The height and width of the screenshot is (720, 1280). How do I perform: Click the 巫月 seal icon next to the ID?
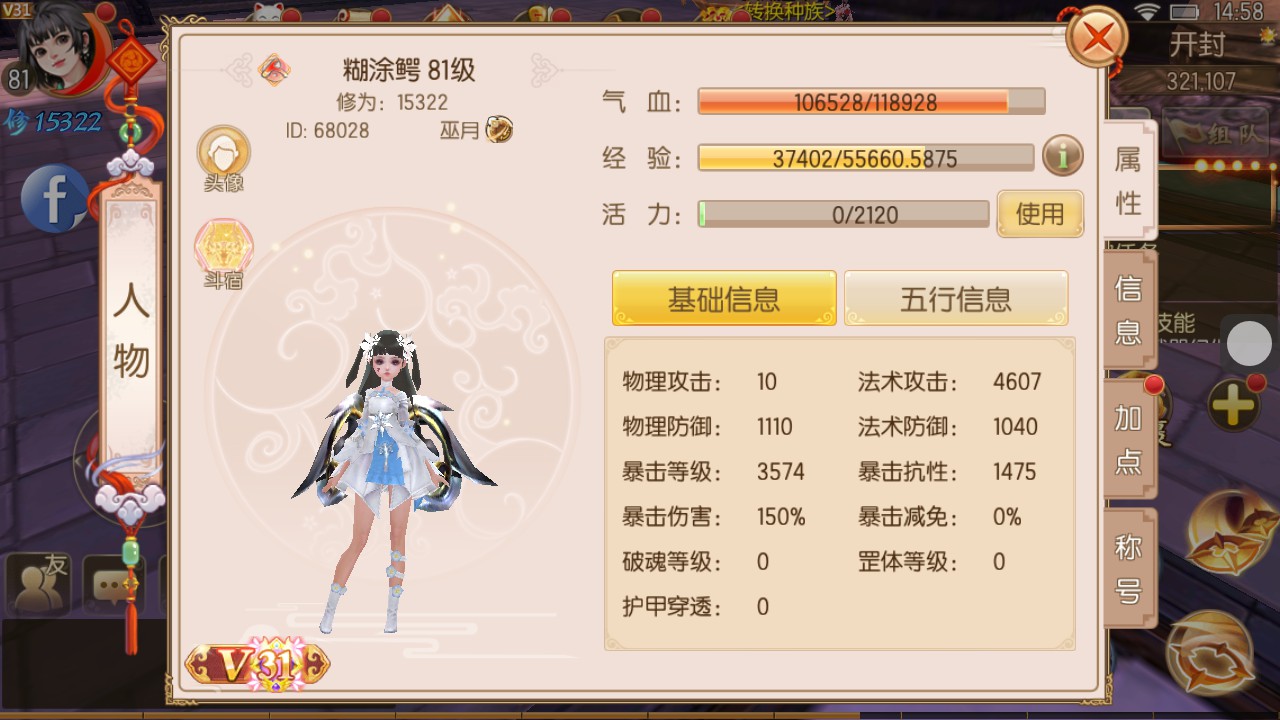[x=497, y=130]
